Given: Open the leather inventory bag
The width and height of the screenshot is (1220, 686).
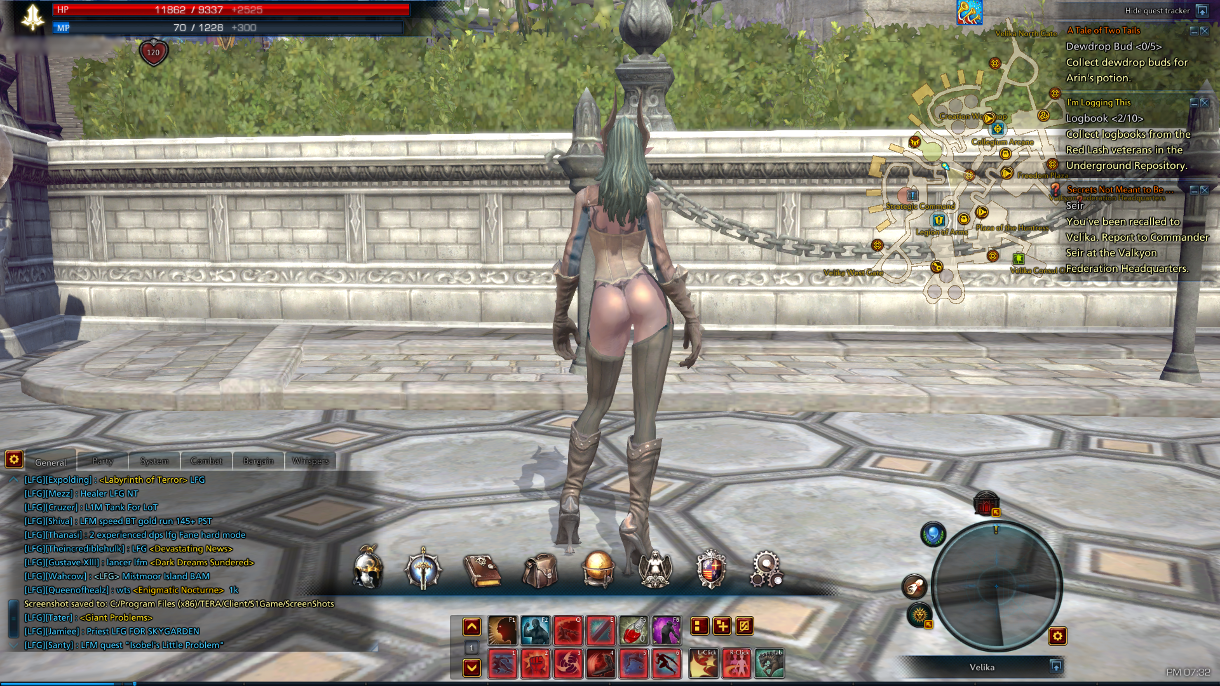Looking at the screenshot, I should (x=540, y=570).
